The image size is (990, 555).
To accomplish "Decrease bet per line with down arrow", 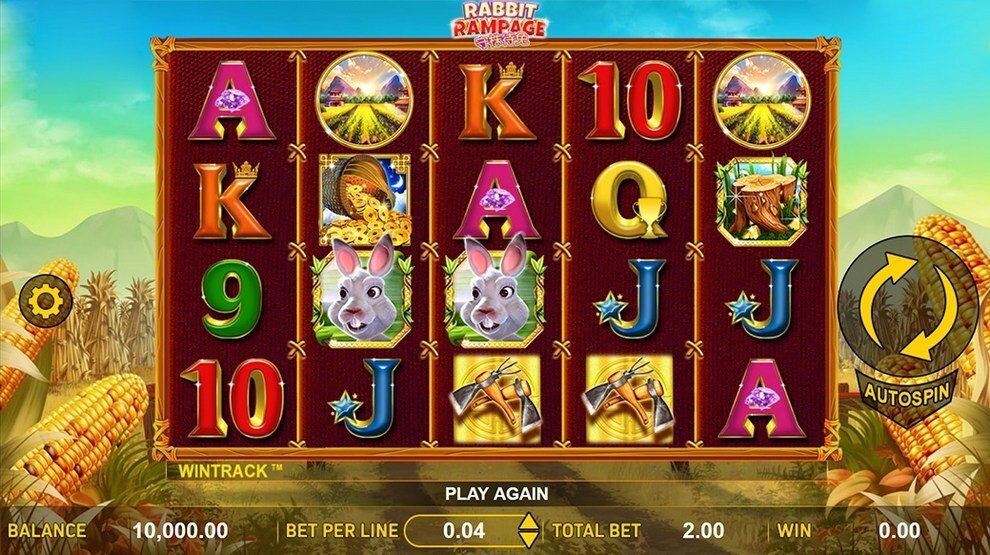I will [x=528, y=538].
